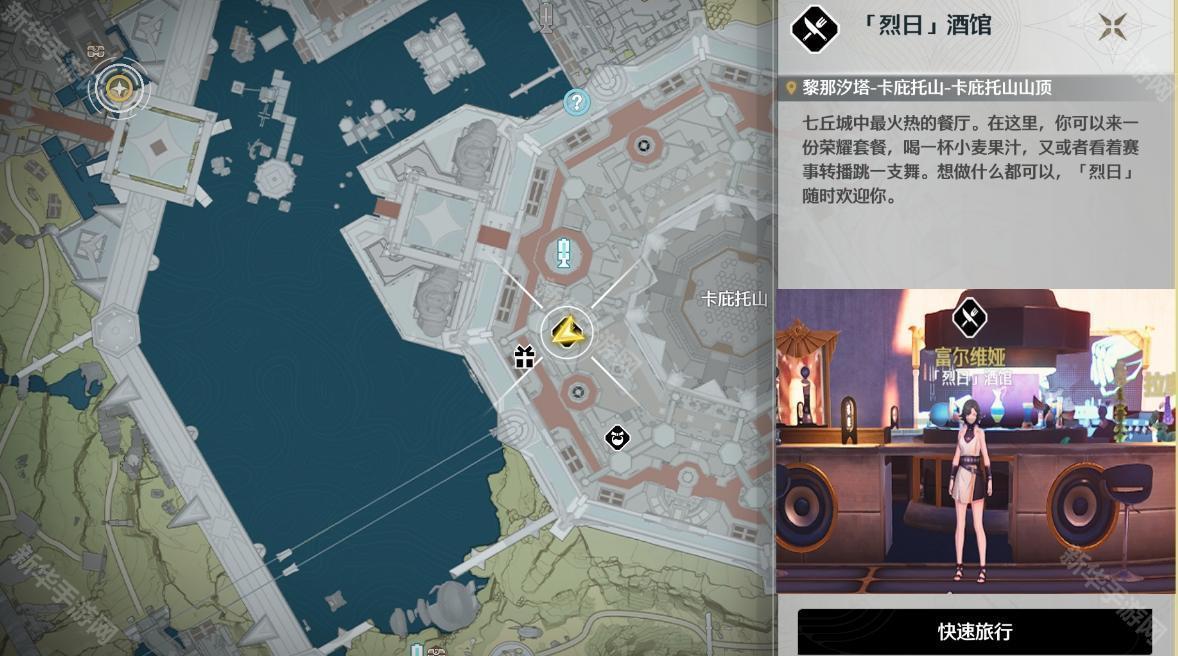Click the 快速旅行 fast travel button
Viewport: 1178px width, 656px height.
tap(974, 632)
